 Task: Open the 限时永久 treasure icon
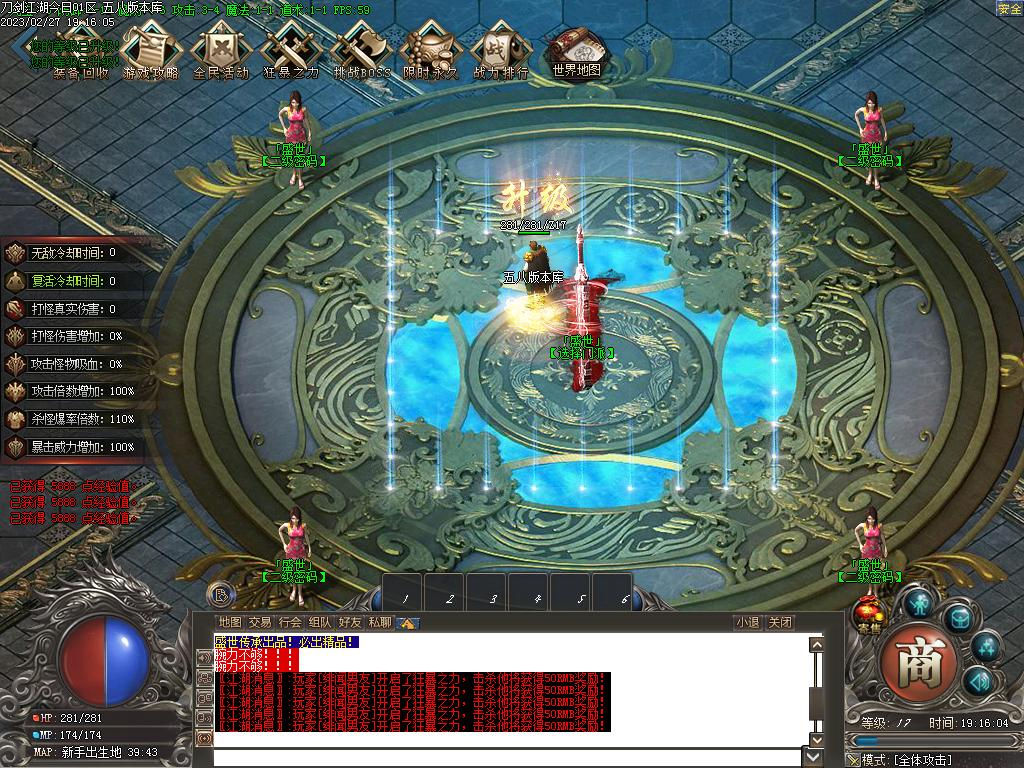pos(430,52)
